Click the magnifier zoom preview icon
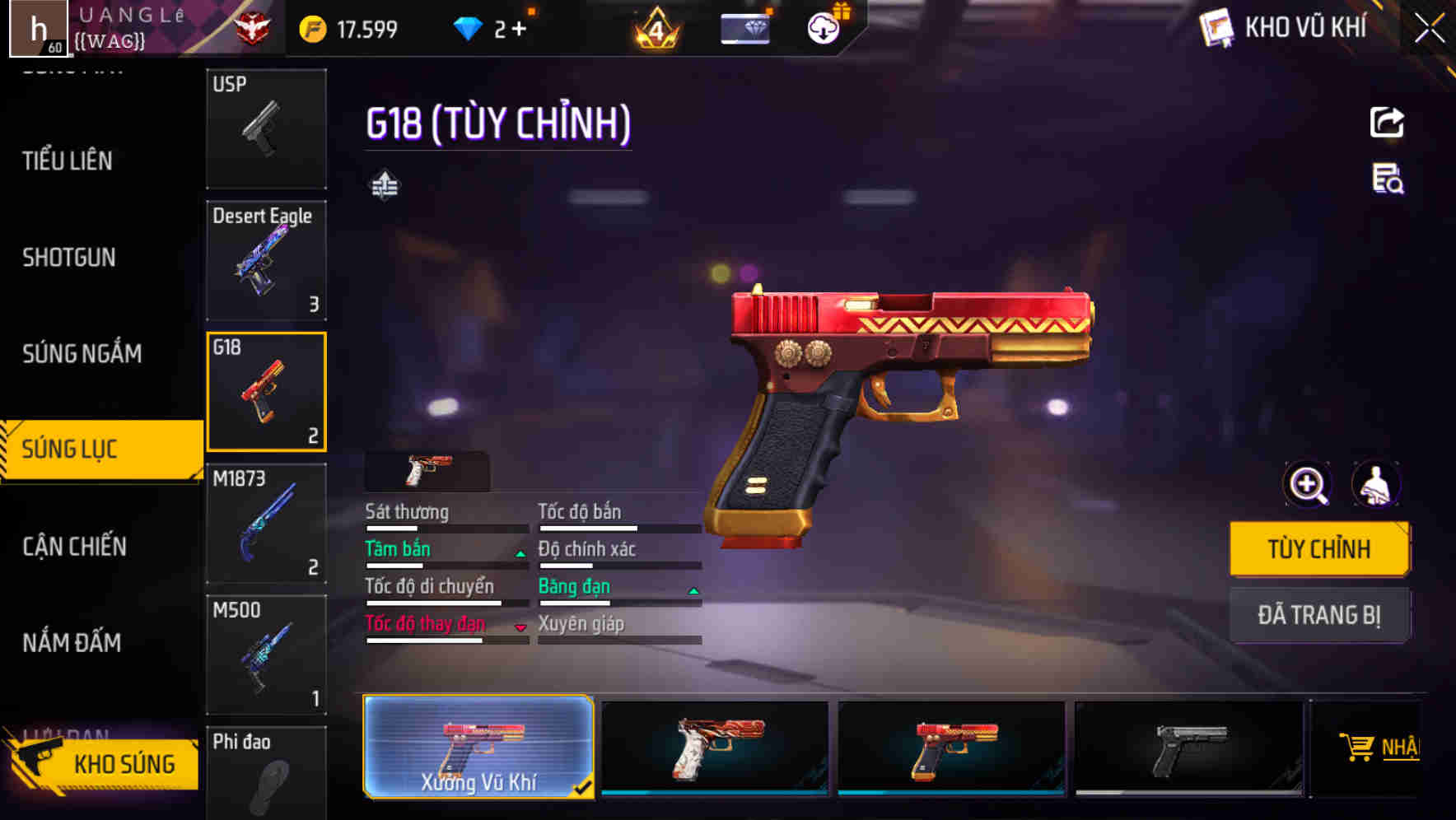 pyautogui.click(x=1307, y=484)
